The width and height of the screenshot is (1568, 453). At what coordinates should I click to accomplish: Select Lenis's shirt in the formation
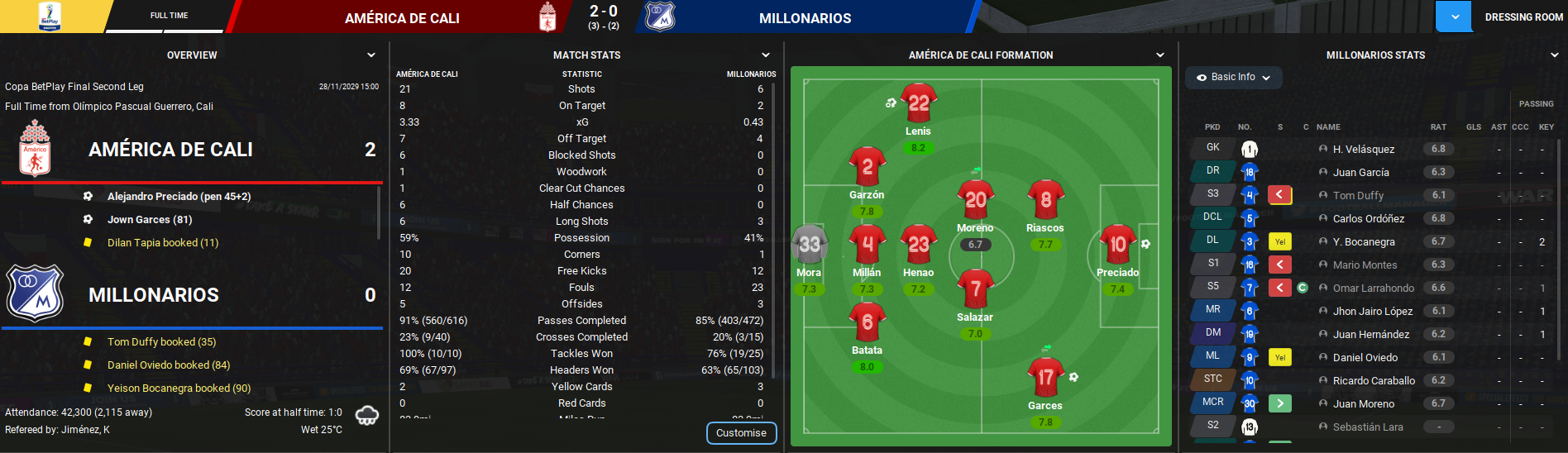(918, 103)
